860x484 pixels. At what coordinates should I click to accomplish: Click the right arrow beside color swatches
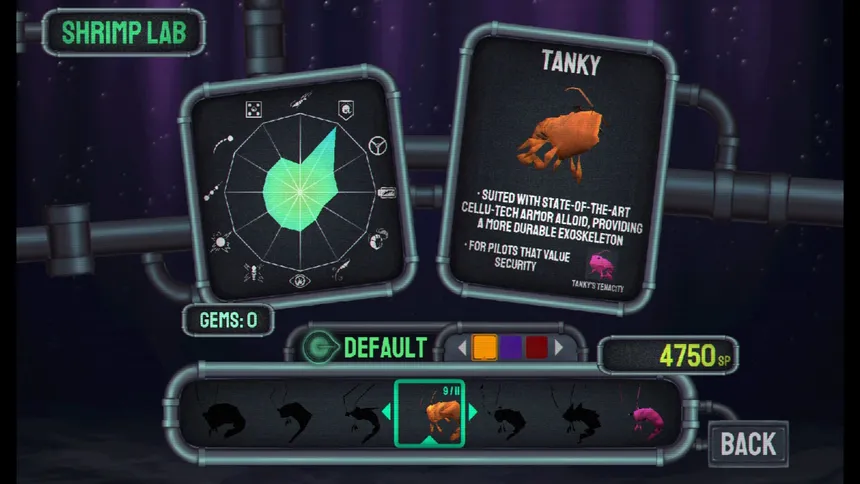559,348
